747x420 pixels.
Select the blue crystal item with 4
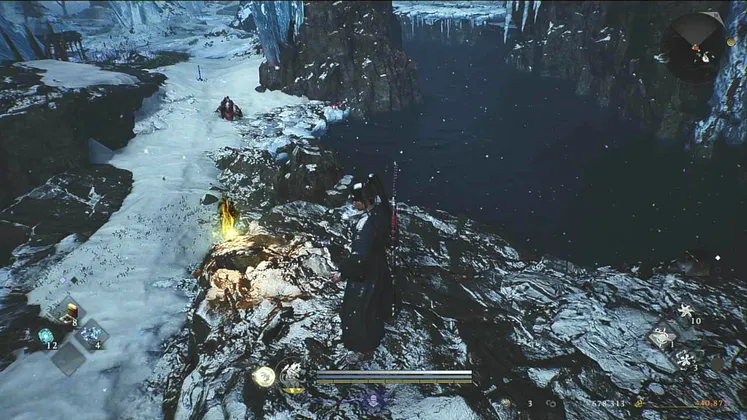(x=92, y=335)
